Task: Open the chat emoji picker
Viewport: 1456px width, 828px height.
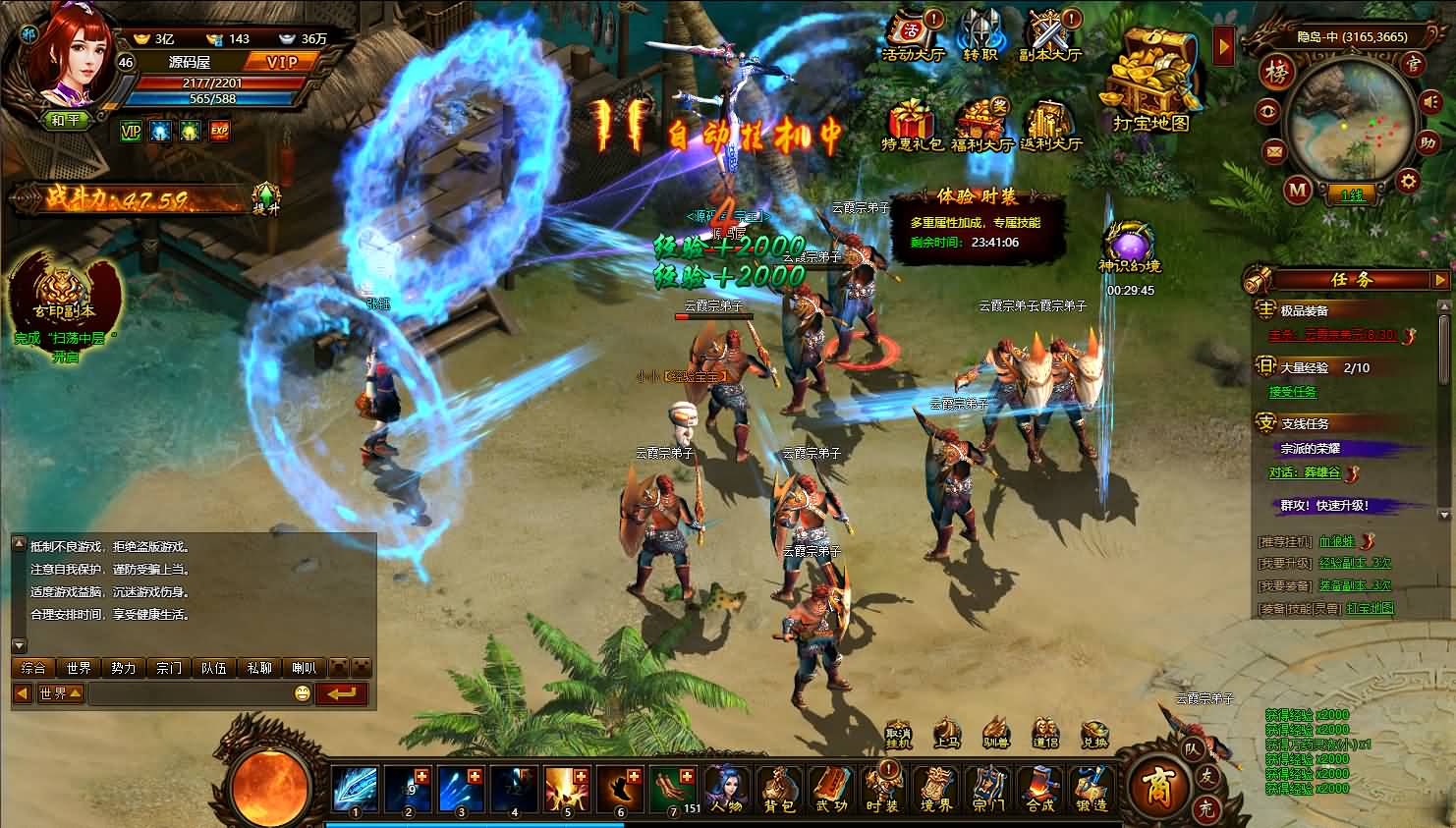Action: [x=303, y=694]
